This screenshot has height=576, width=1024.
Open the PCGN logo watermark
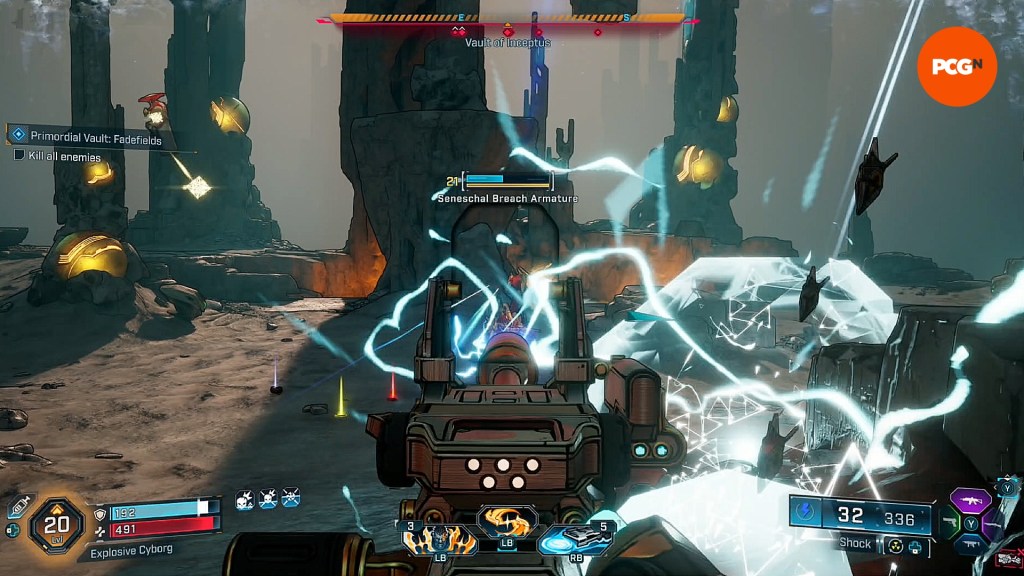957,66
